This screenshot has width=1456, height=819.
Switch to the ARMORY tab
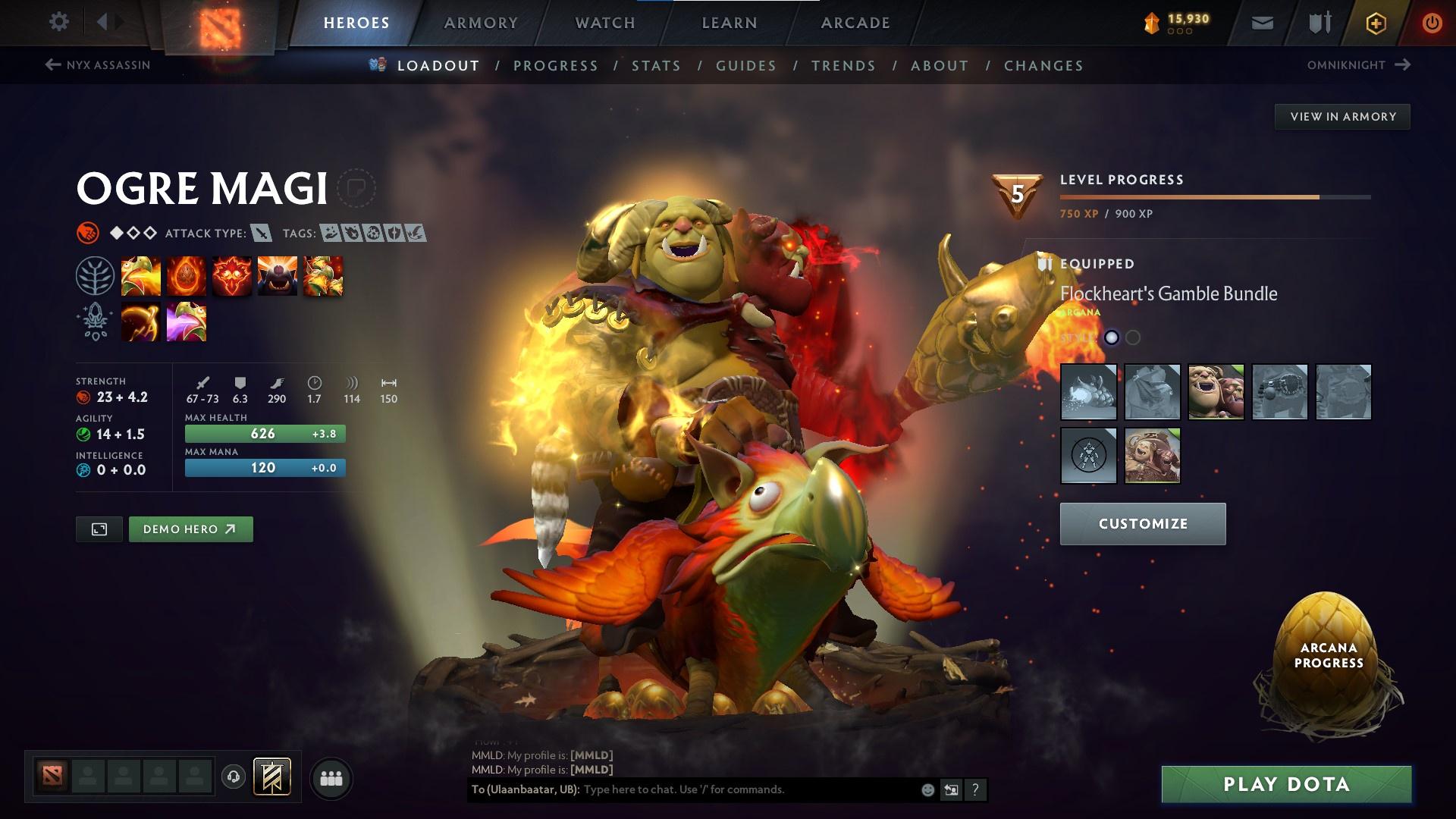[481, 22]
